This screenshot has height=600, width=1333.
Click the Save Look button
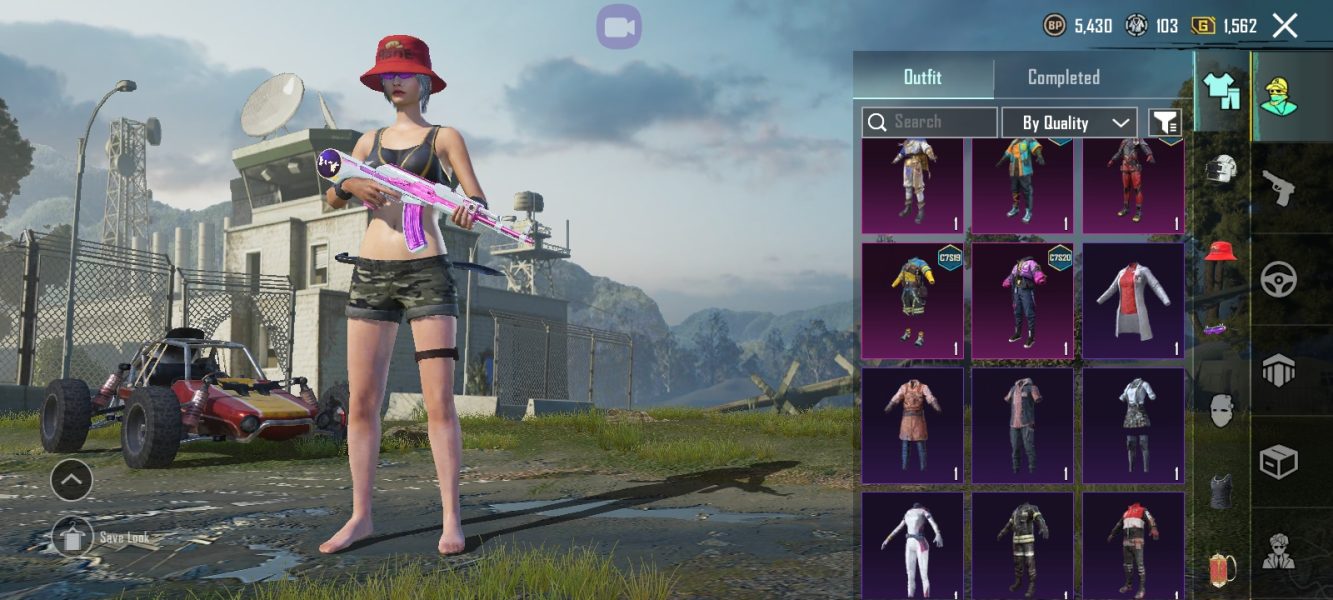coord(73,537)
